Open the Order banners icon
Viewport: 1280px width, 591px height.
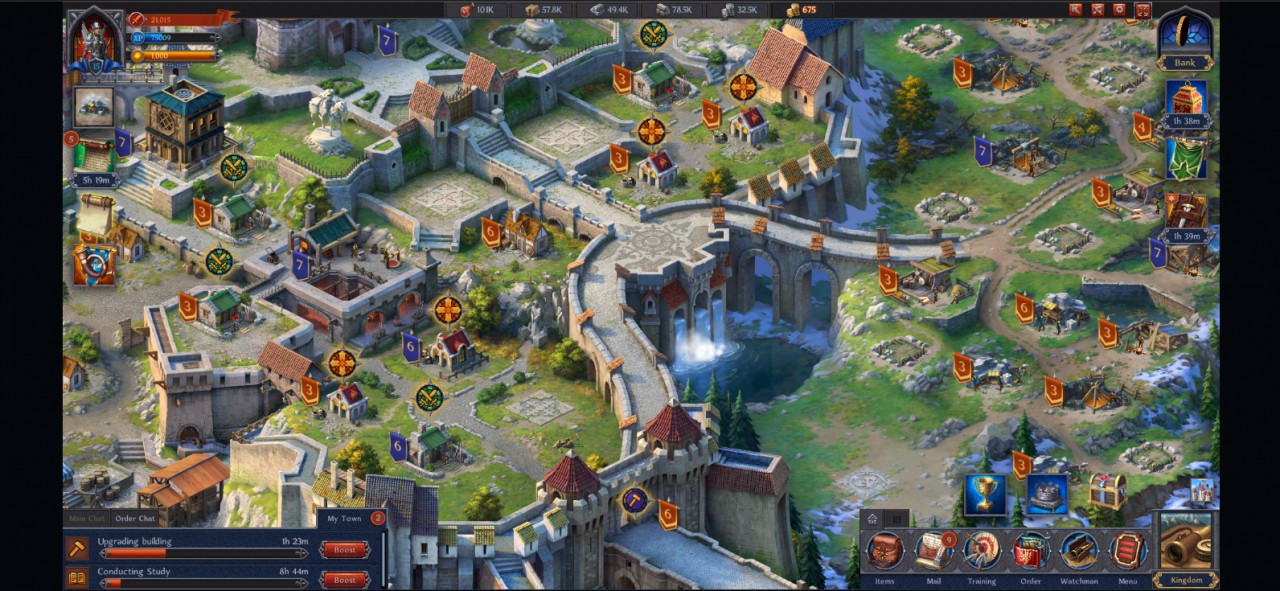pos(1030,551)
